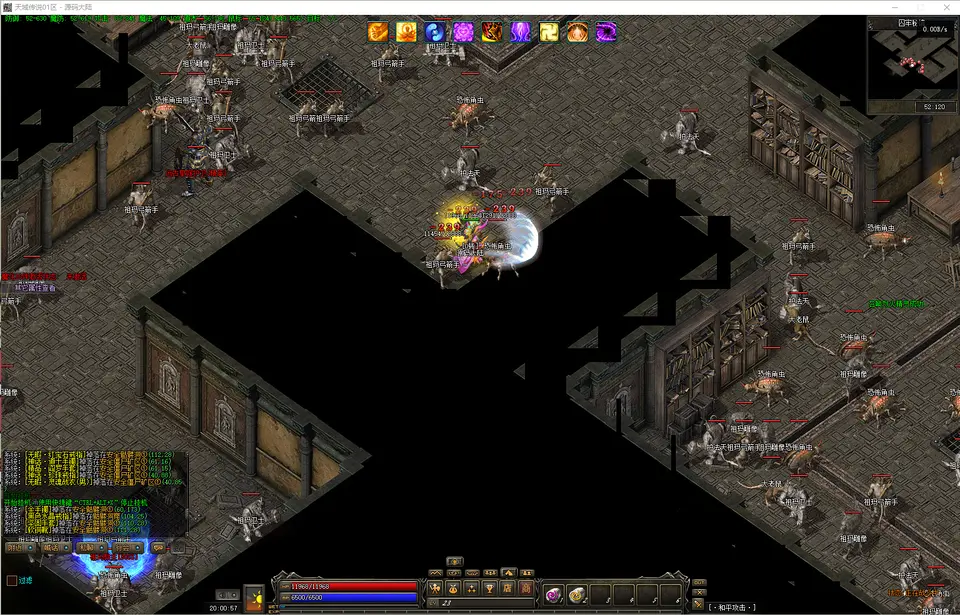The image size is (960, 615).
Task: Cast the purple vortex skill
Action: [x=607, y=33]
